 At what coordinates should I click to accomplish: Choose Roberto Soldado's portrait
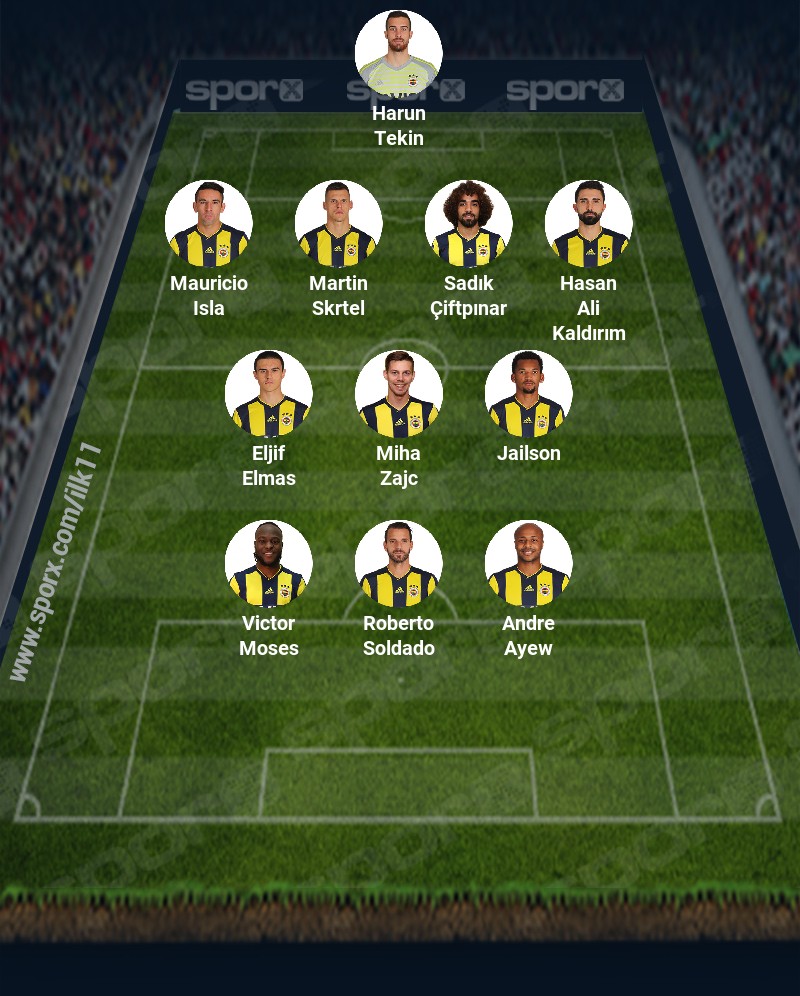pos(399,564)
